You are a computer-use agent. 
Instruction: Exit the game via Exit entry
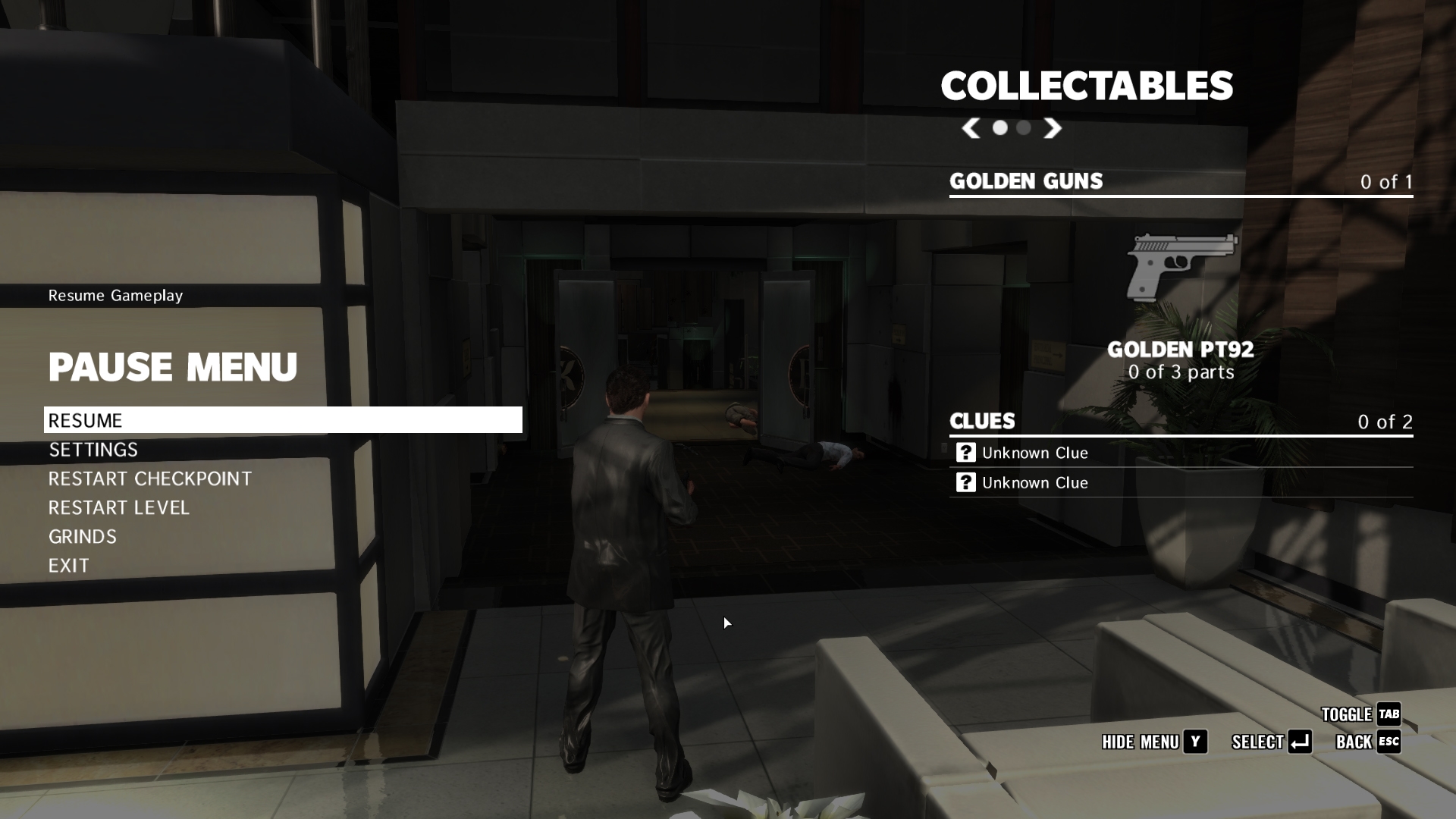pyautogui.click(x=69, y=566)
